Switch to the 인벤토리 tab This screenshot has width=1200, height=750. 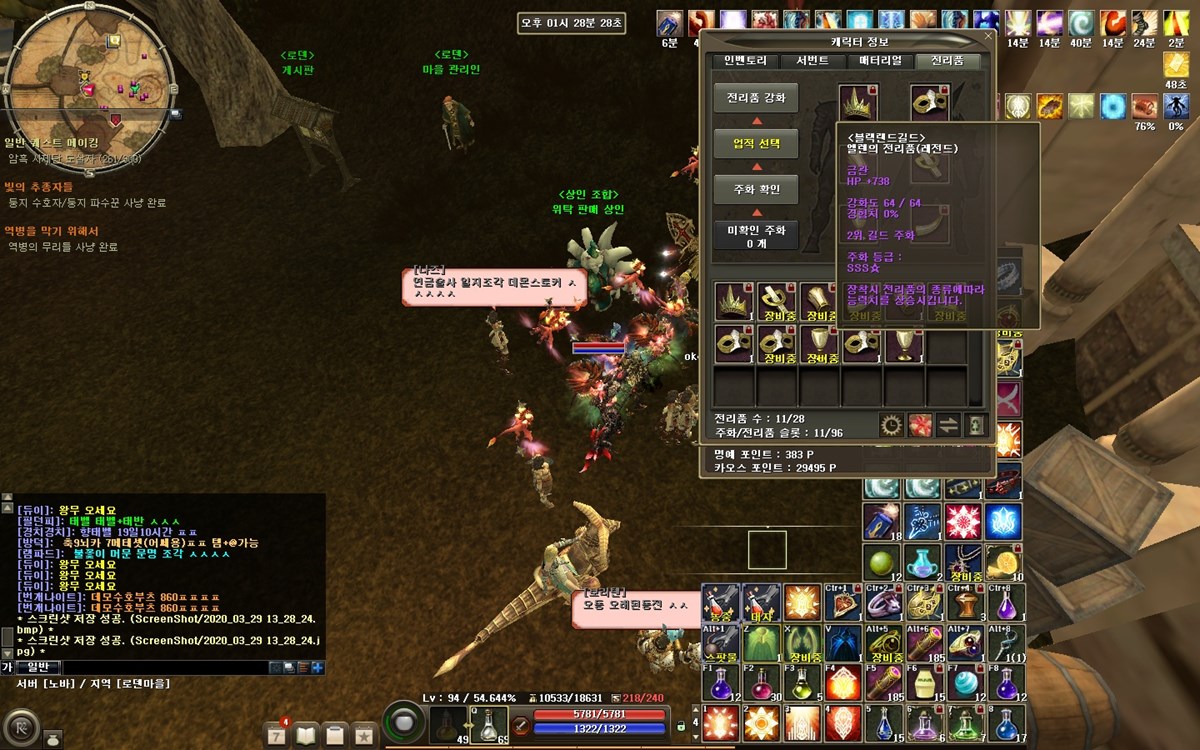(x=745, y=61)
